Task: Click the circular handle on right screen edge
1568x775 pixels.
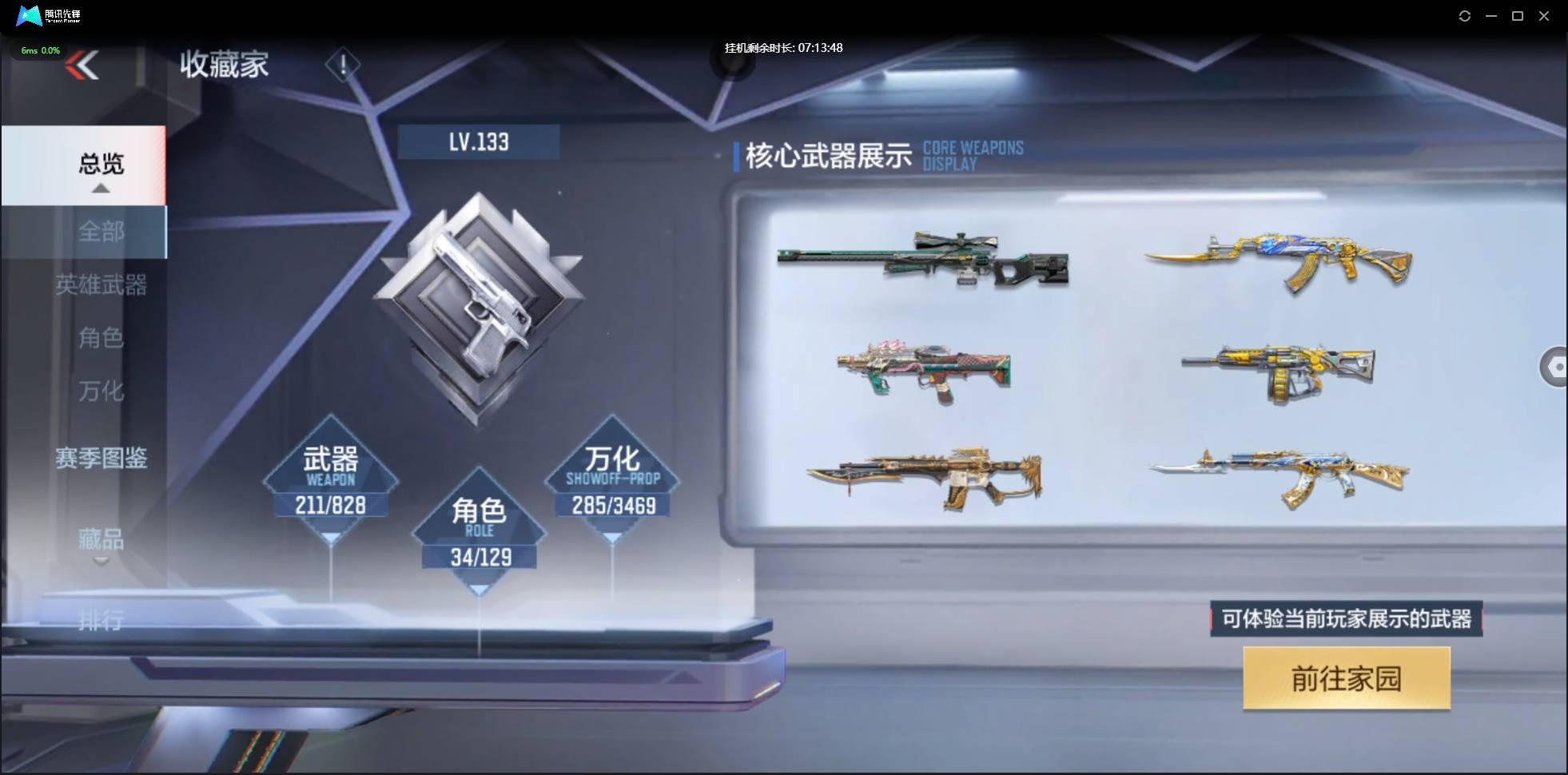Action: pos(1556,368)
